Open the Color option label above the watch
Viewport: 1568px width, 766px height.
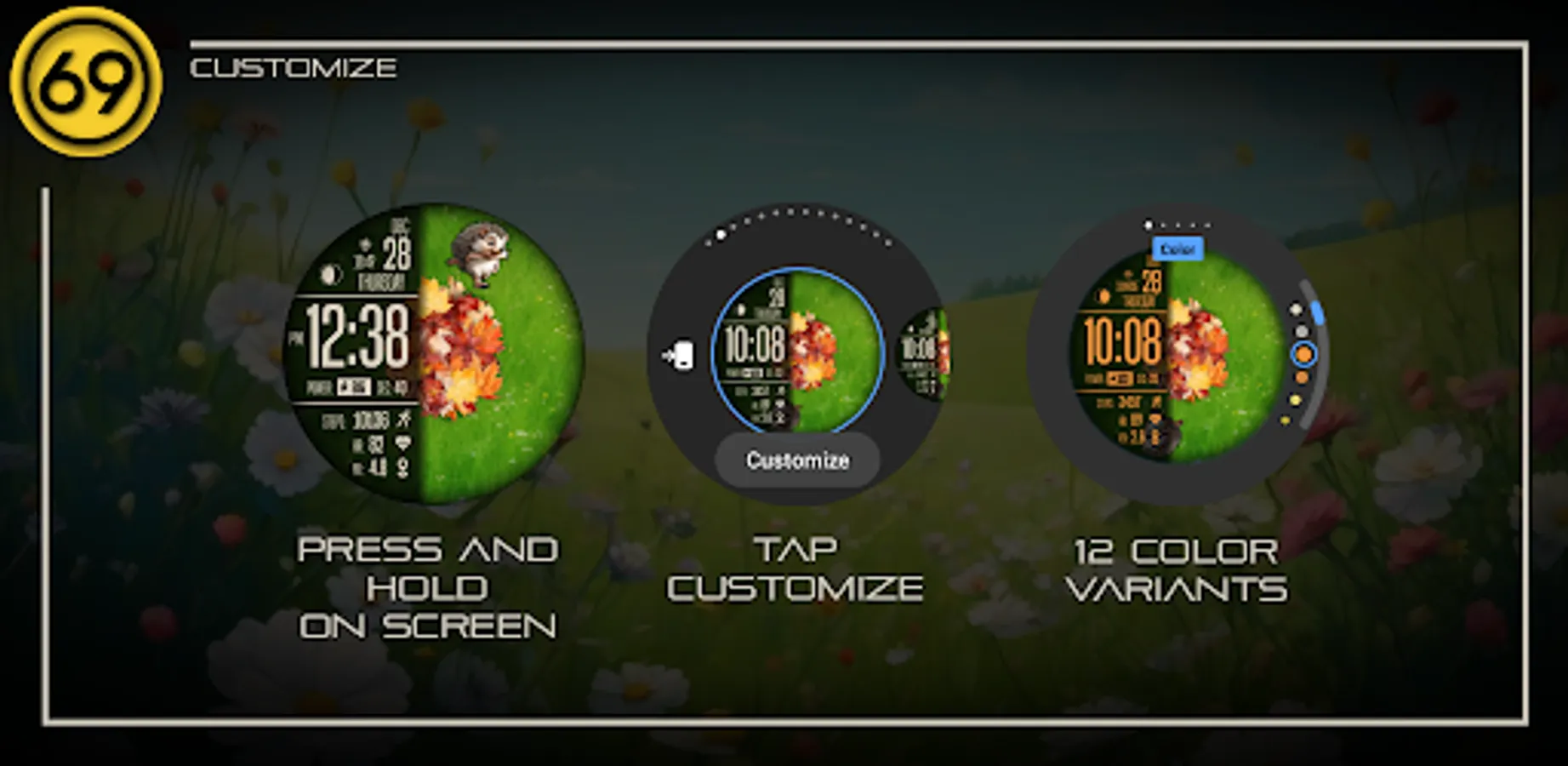click(1179, 249)
